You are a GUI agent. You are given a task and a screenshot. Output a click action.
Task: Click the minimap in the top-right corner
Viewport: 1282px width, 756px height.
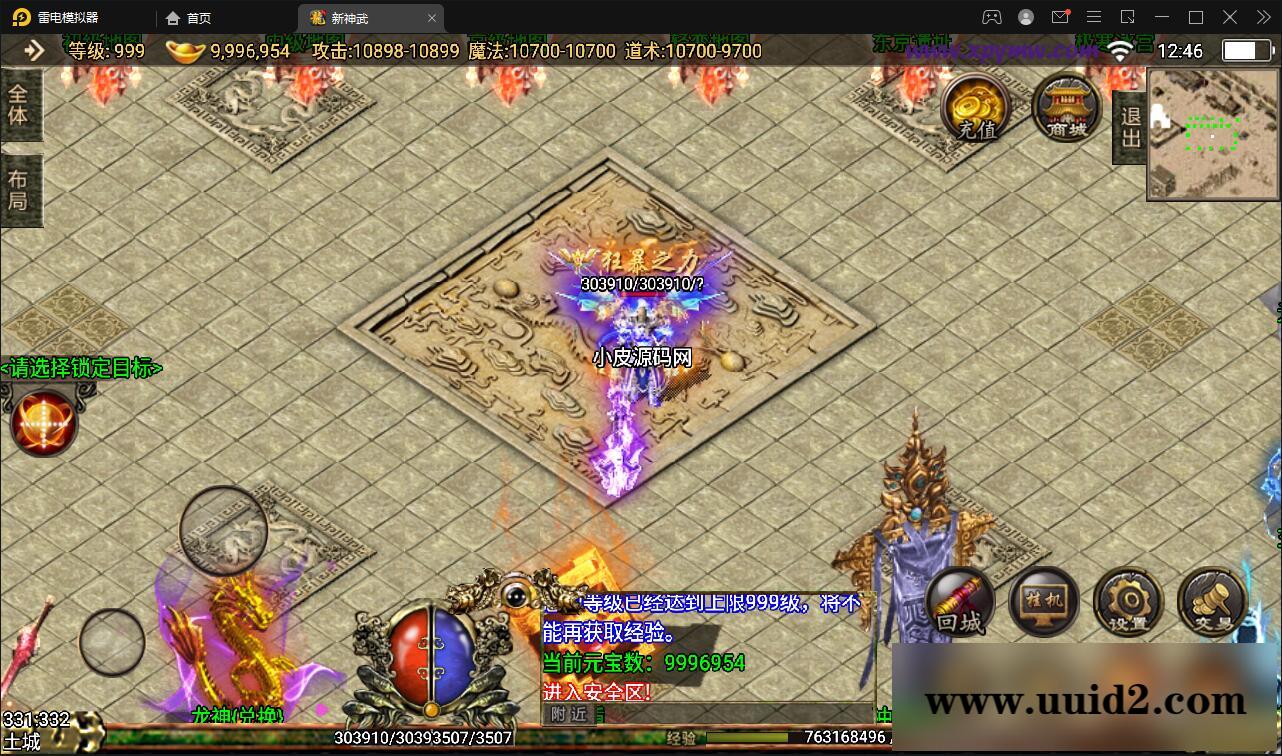[x=1211, y=135]
